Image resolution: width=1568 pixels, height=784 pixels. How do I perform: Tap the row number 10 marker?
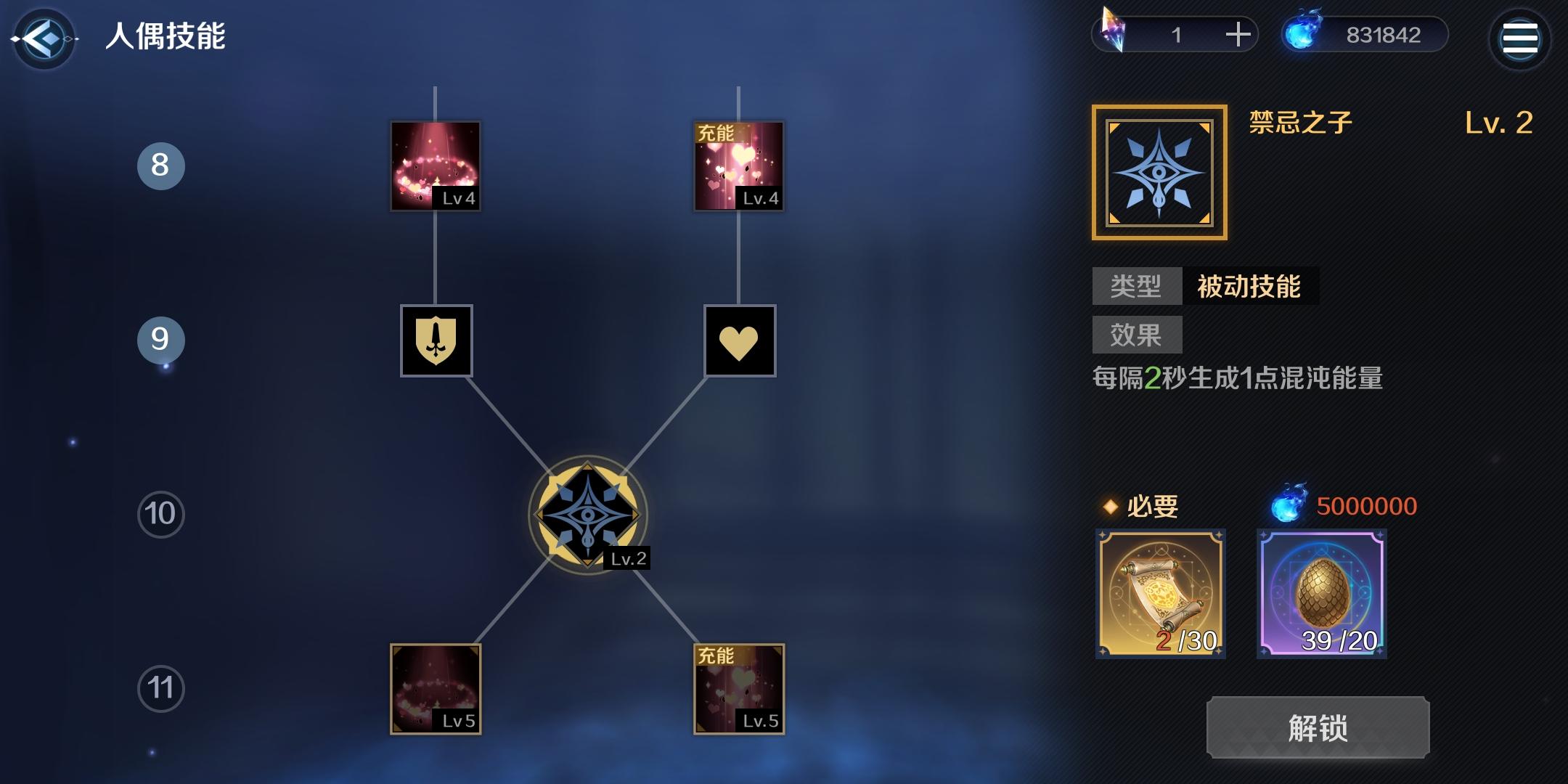(x=161, y=513)
